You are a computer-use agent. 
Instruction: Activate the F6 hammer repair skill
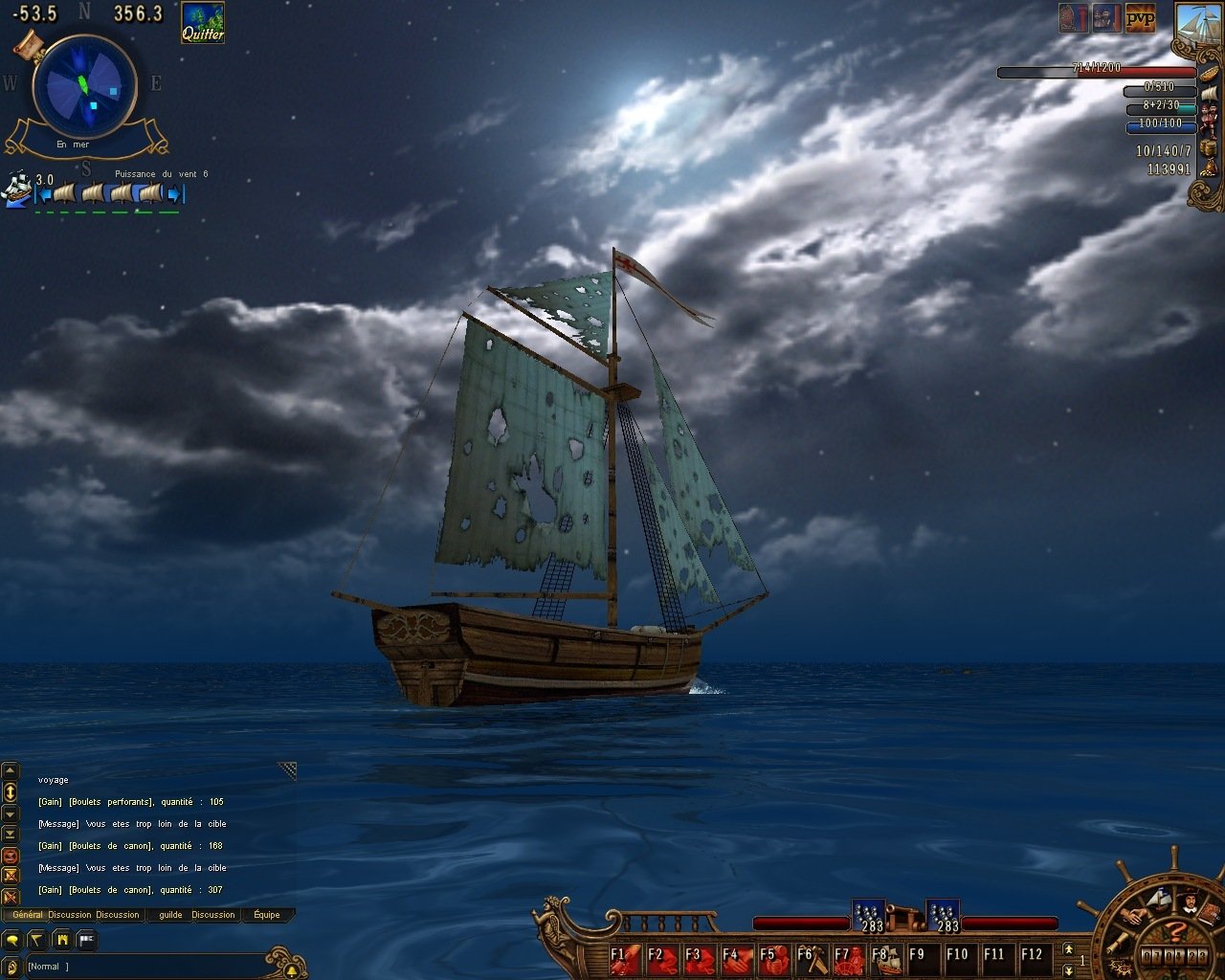(808, 955)
